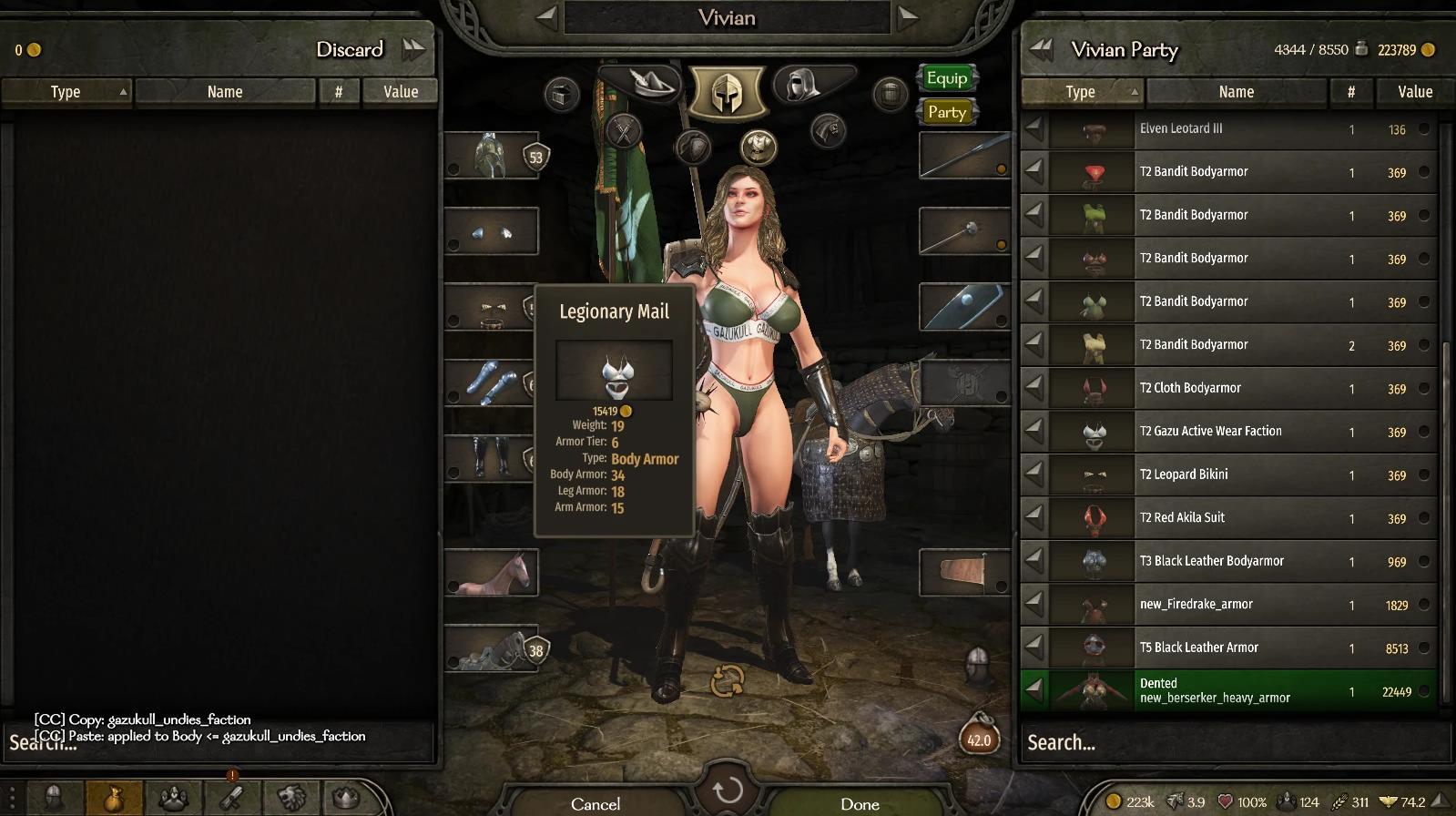Confirm changes with the Done button
Image resolution: width=1456 pixels, height=816 pixels.
tap(860, 803)
